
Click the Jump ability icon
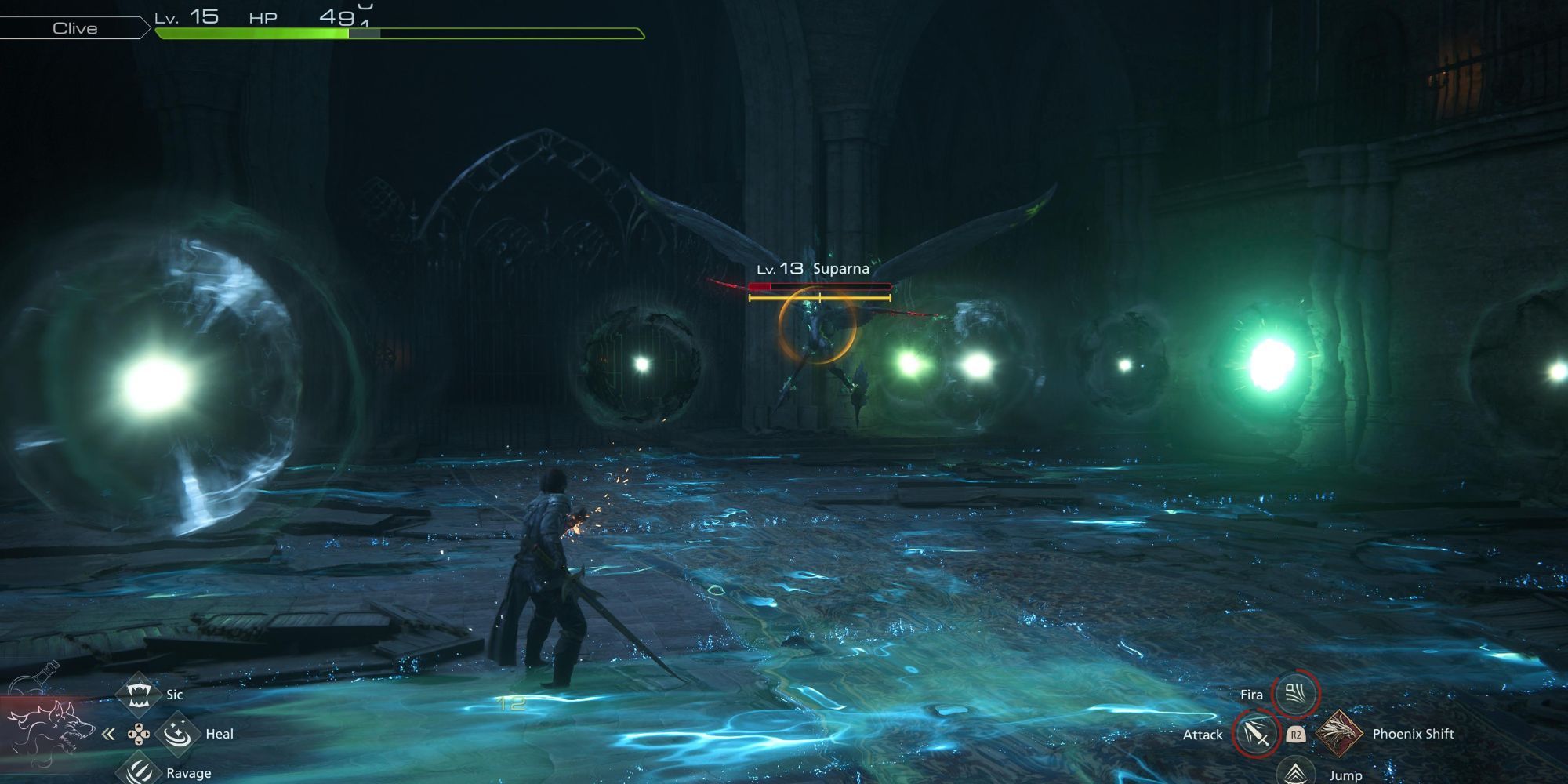(x=1298, y=772)
